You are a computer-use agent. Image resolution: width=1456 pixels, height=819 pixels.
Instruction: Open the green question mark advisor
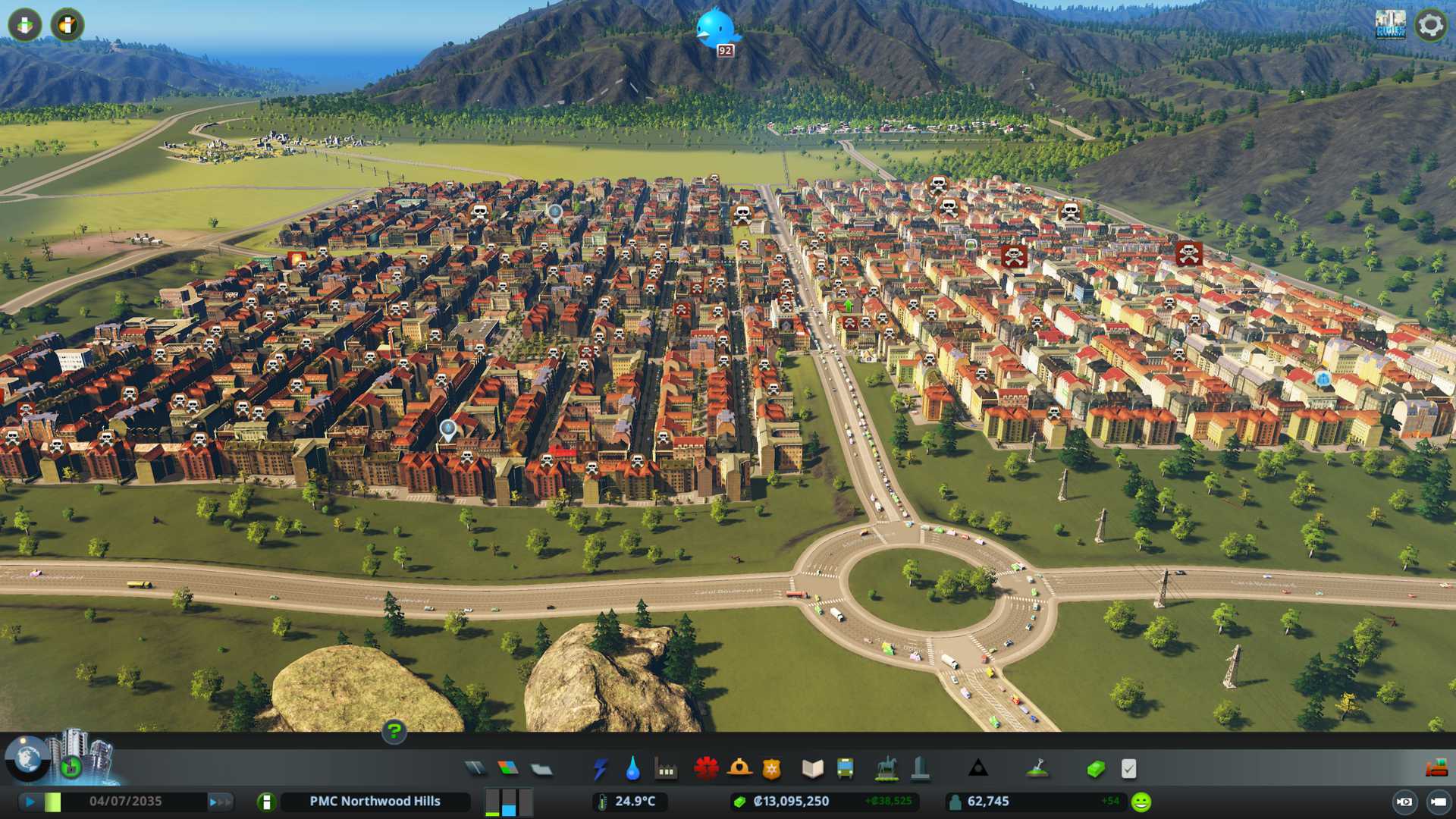coord(394,732)
